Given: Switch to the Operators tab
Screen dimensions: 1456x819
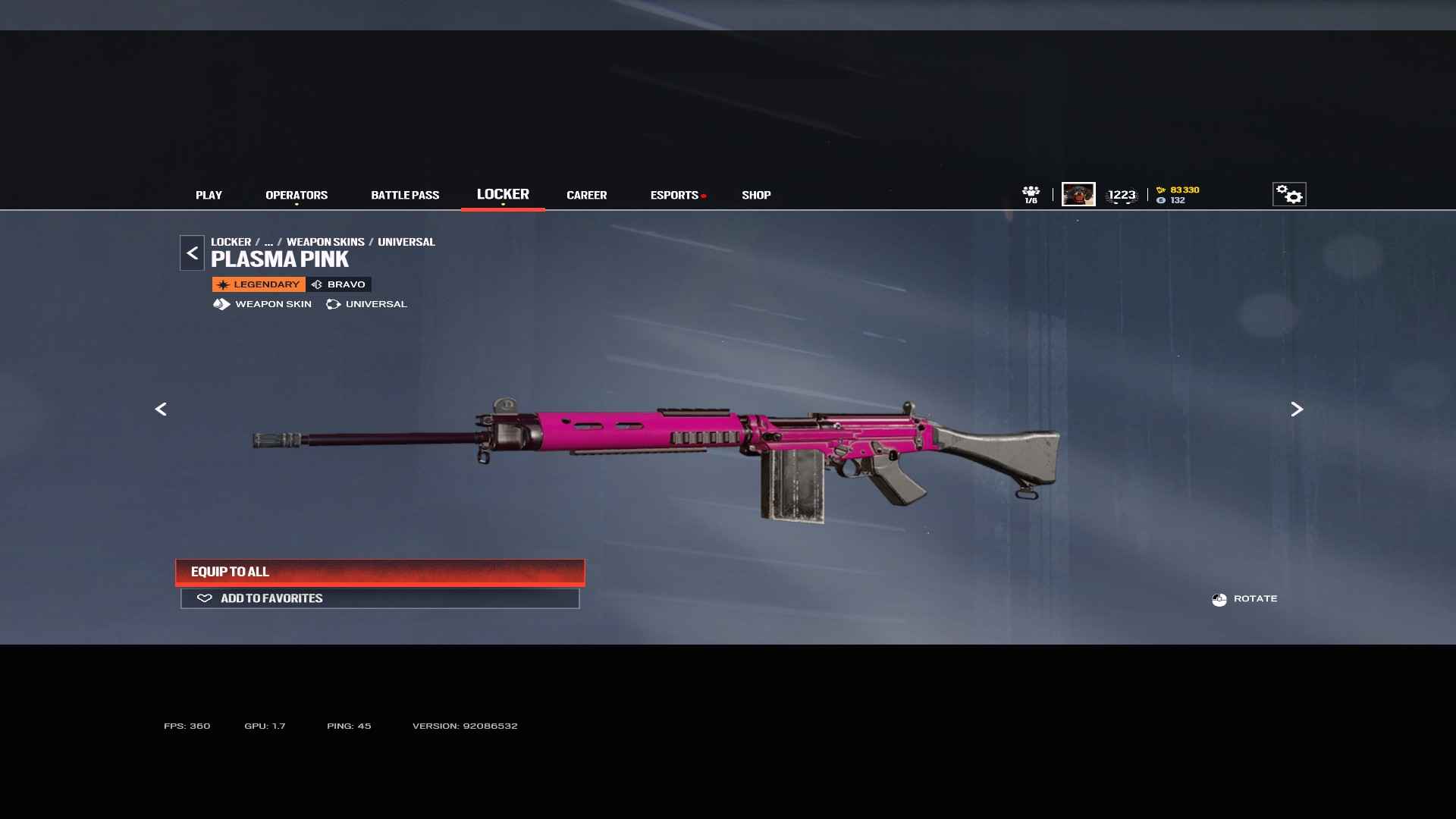Looking at the screenshot, I should click(297, 195).
